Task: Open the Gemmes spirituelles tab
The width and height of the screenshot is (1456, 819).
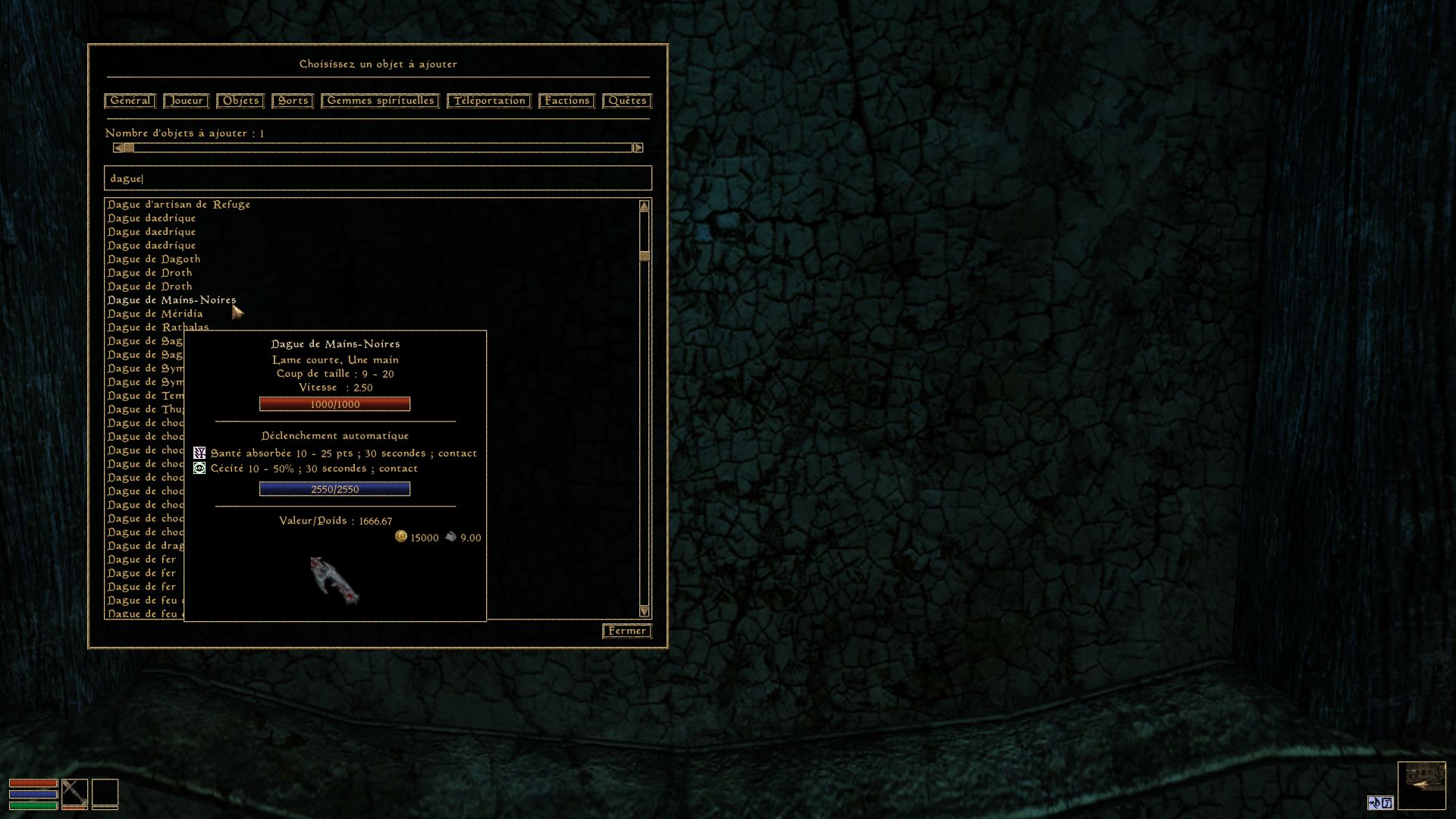Action: tap(380, 101)
